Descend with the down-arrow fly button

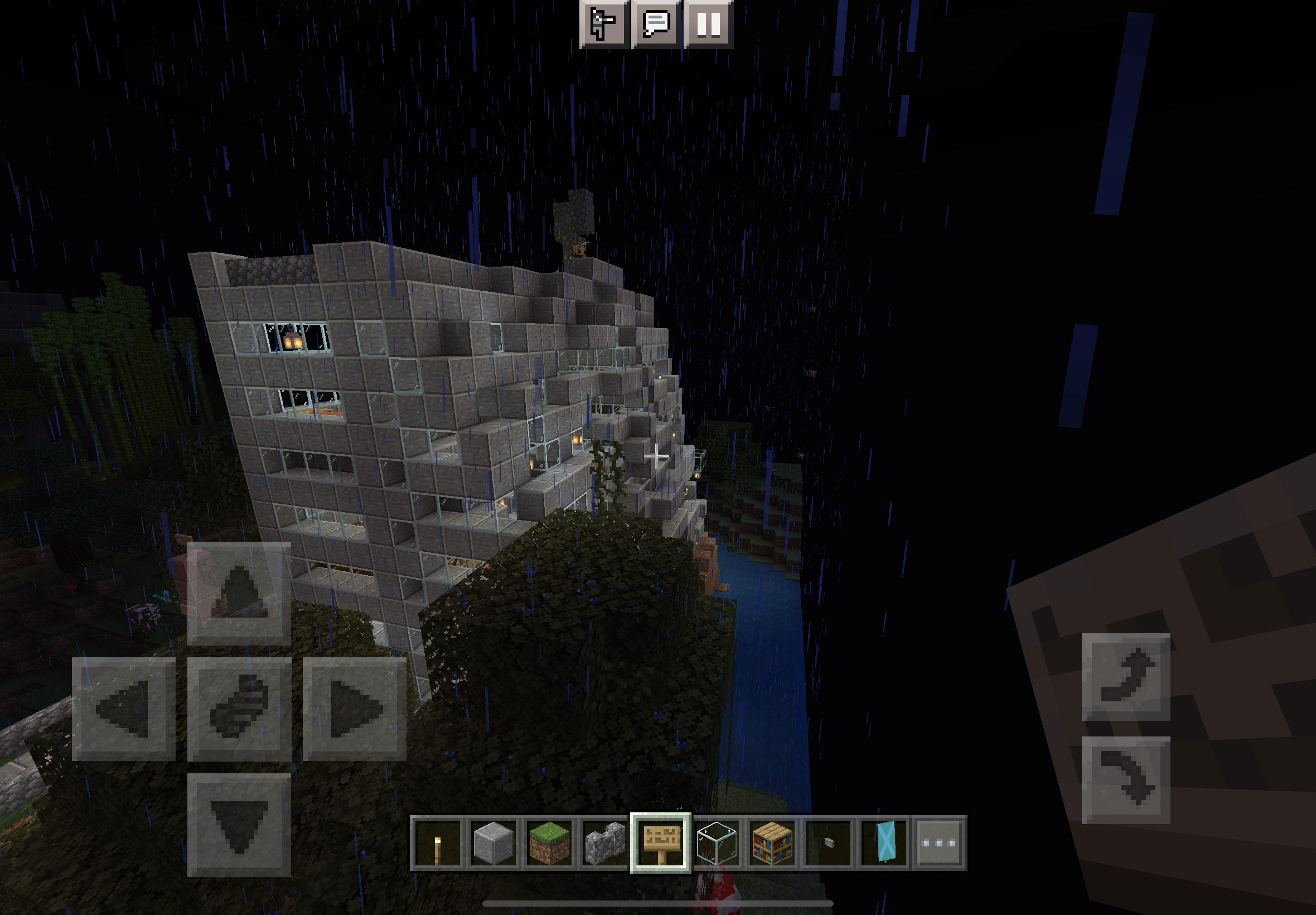pos(1125,779)
